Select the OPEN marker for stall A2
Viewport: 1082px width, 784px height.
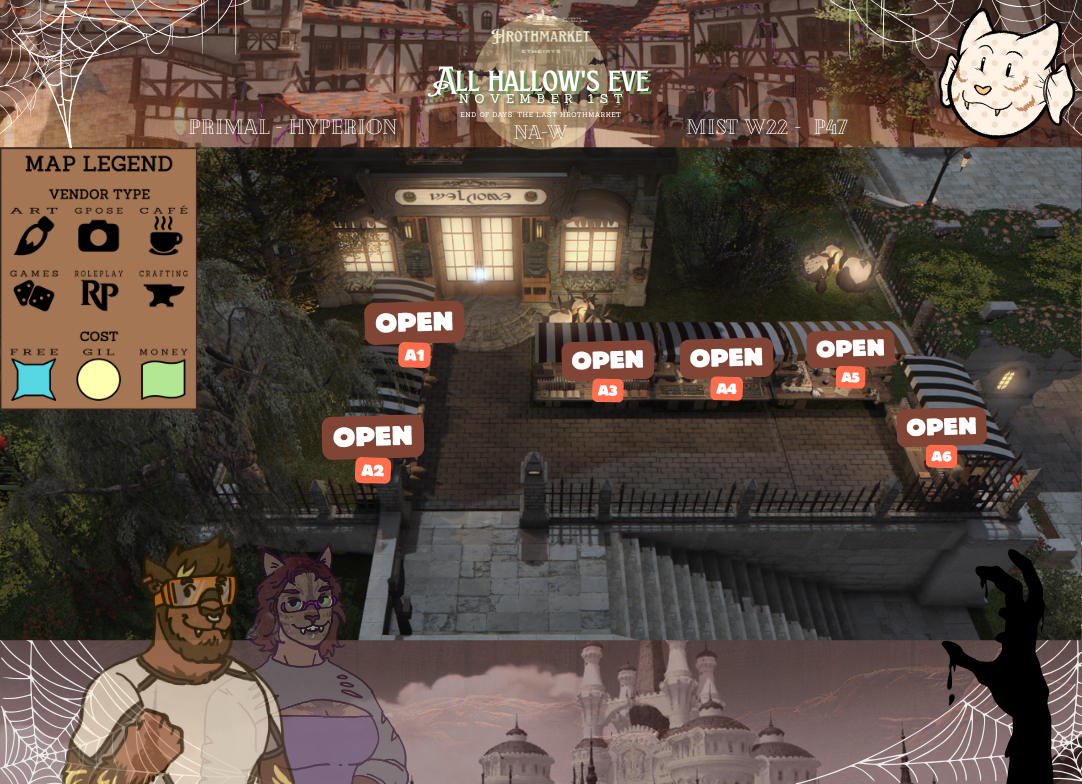coord(373,437)
